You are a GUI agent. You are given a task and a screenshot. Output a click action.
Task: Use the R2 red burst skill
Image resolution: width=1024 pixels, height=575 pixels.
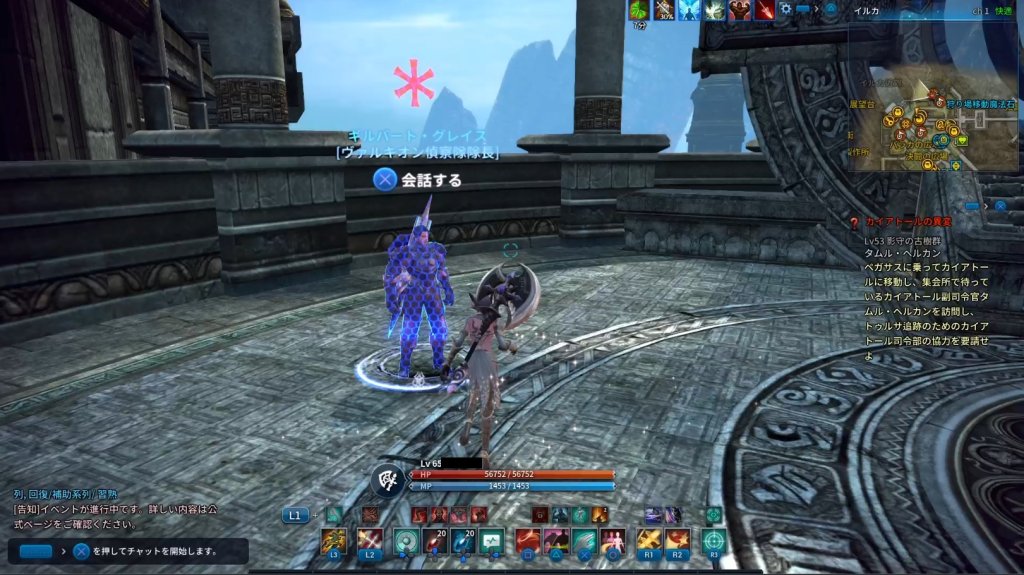678,541
